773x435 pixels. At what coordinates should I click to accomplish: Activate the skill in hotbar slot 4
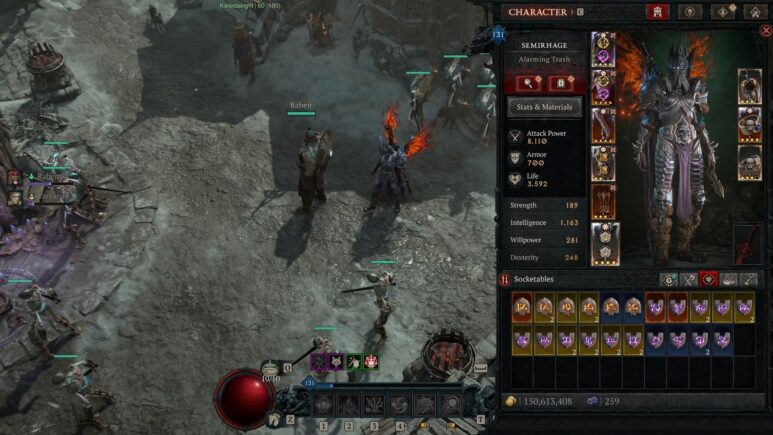[400, 405]
